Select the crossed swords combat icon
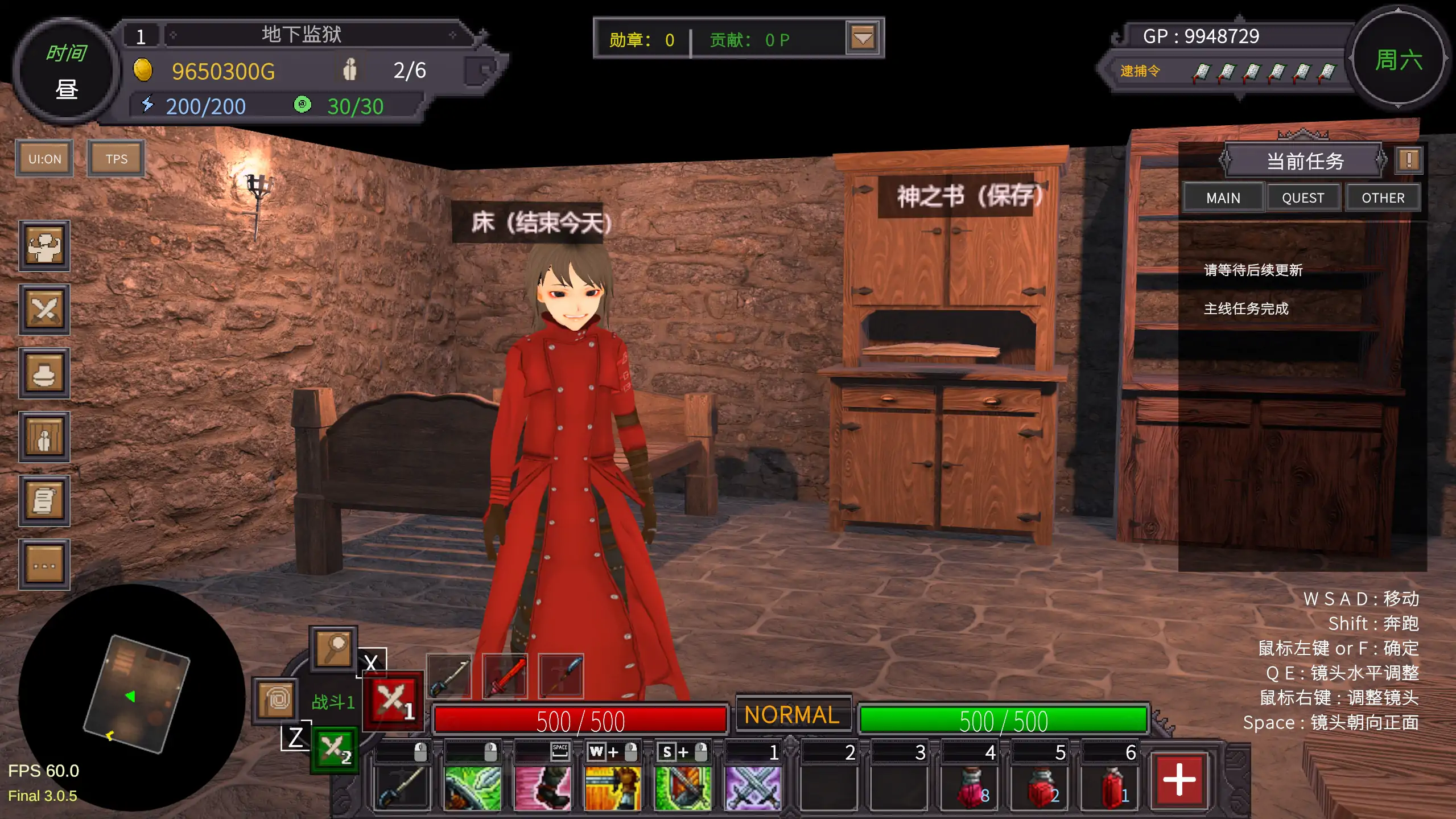1456x819 pixels. (x=44, y=310)
